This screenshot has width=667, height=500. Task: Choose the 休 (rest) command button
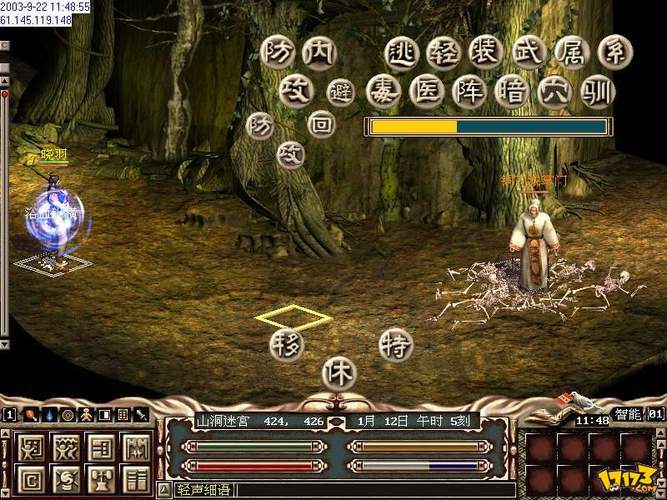(339, 373)
